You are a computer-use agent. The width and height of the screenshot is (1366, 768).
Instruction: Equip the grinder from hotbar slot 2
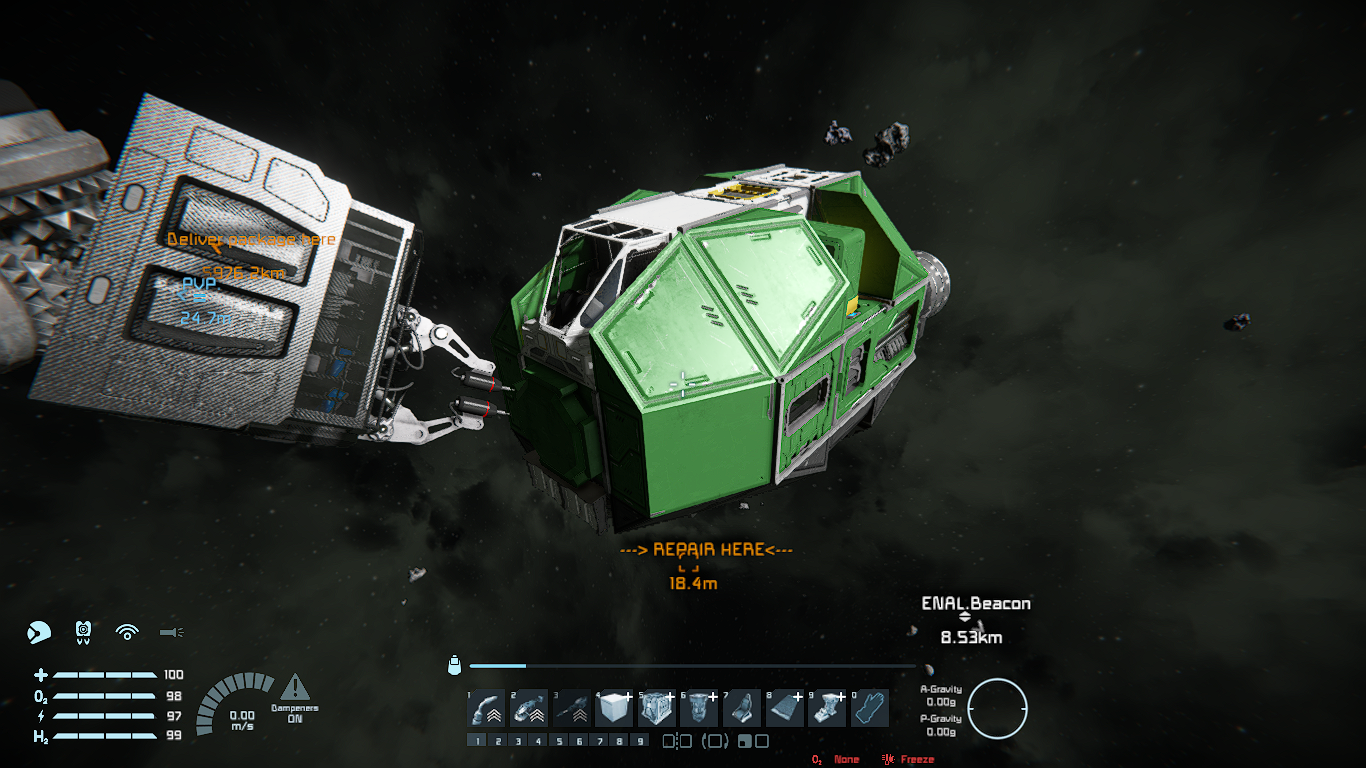(528, 709)
